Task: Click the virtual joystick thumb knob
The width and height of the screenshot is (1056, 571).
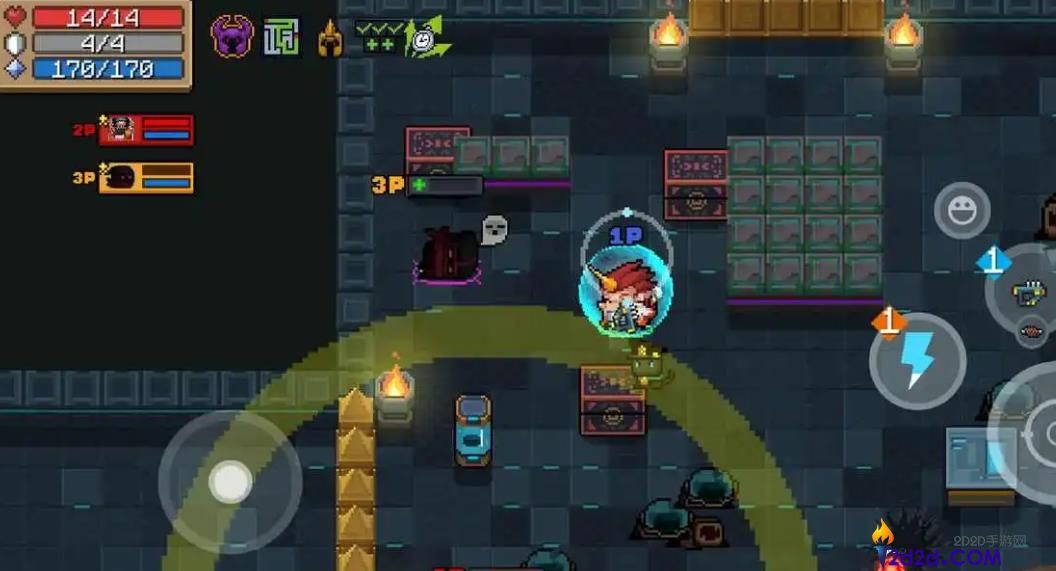Action: click(x=231, y=483)
